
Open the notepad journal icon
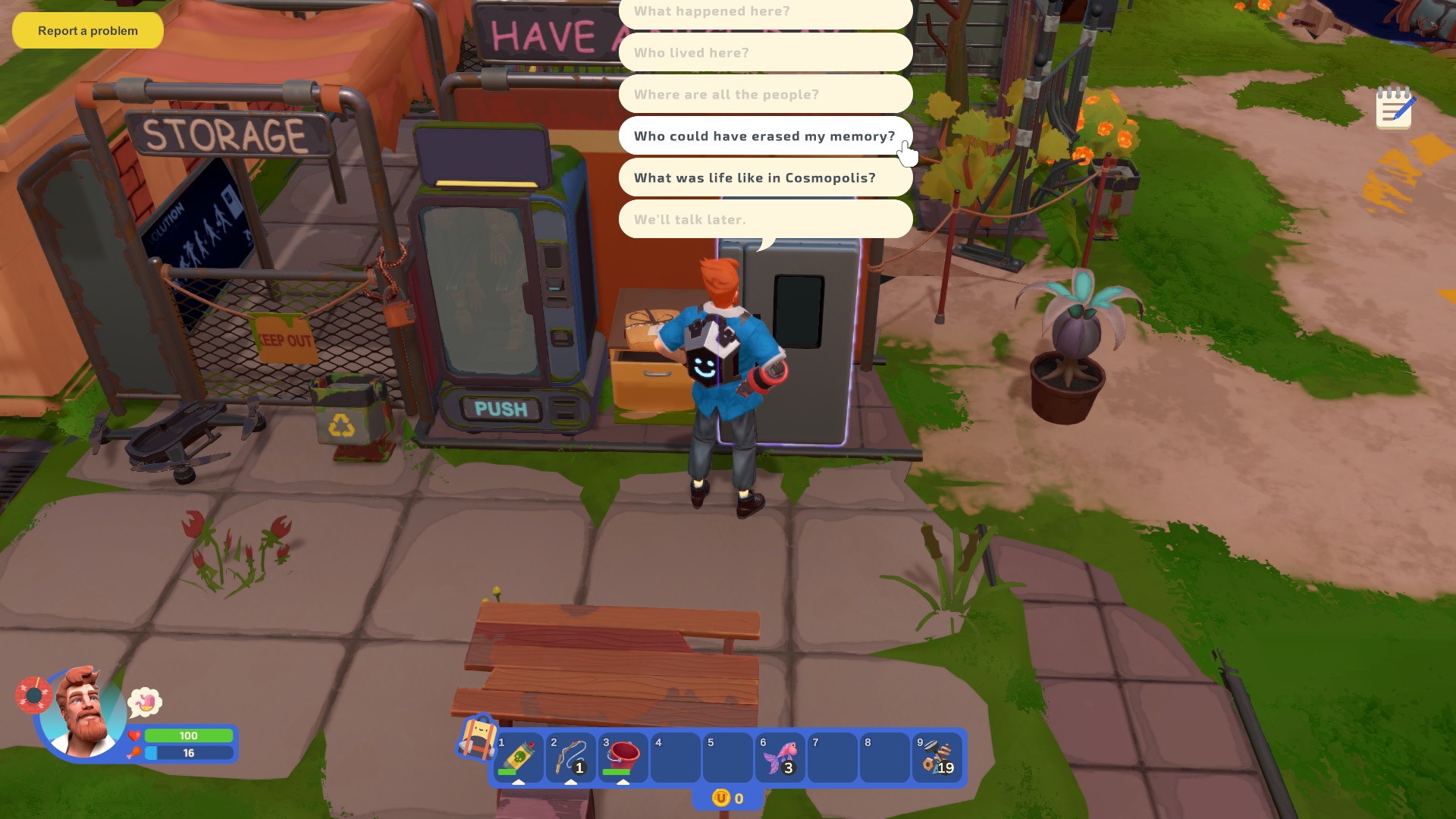point(1395,108)
